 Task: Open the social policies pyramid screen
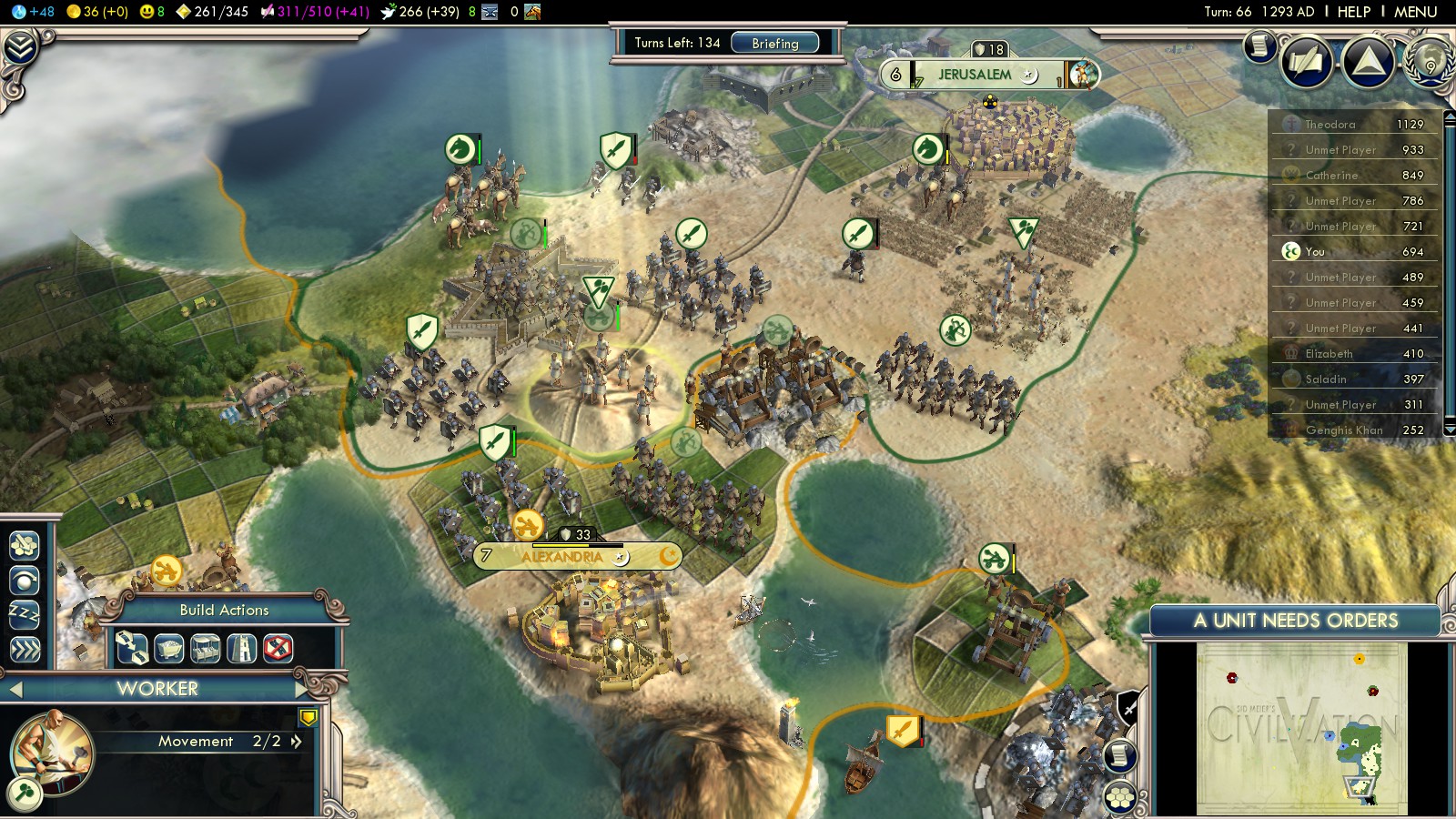1368,62
